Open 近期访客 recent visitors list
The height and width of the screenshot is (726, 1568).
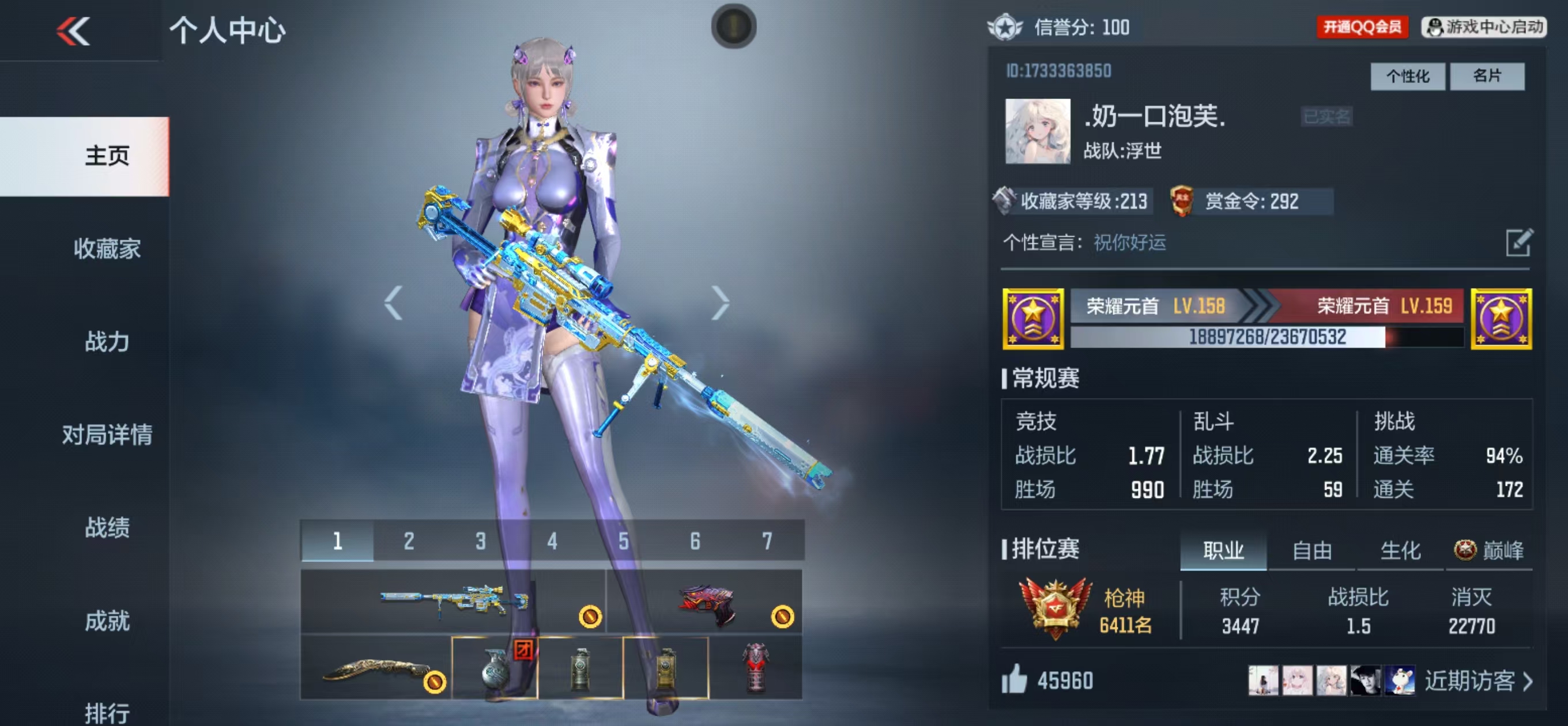1477,681
